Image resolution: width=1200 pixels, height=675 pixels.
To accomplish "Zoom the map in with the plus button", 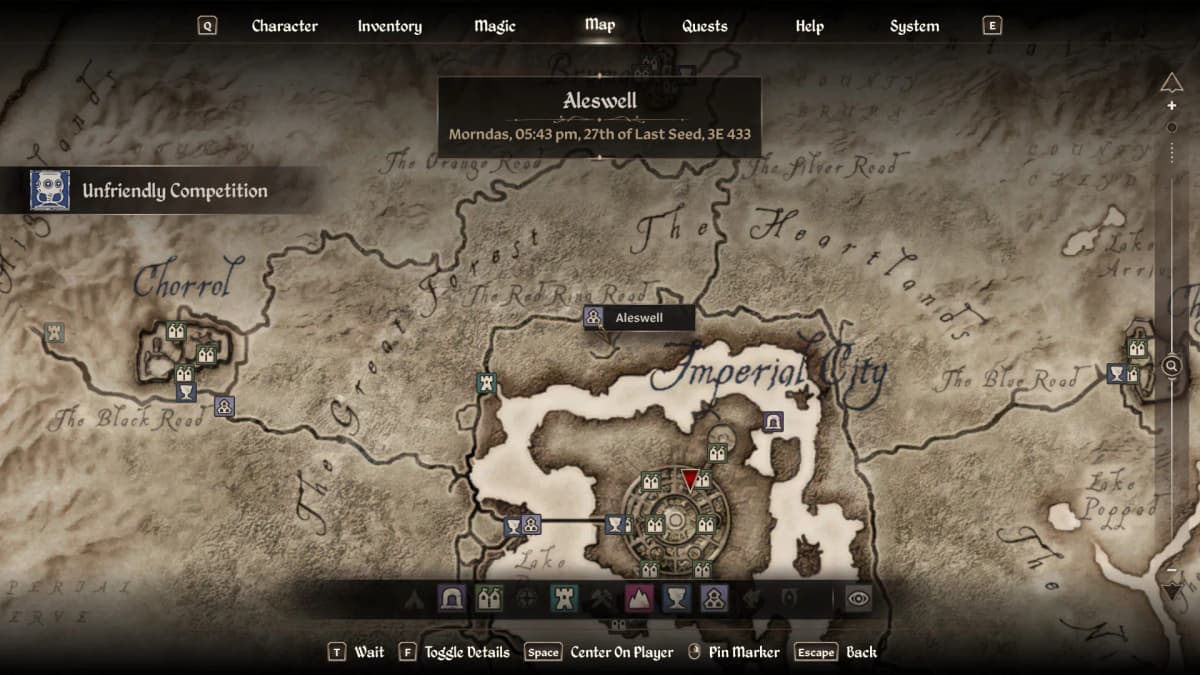I will pyautogui.click(x=1172, y=106).
